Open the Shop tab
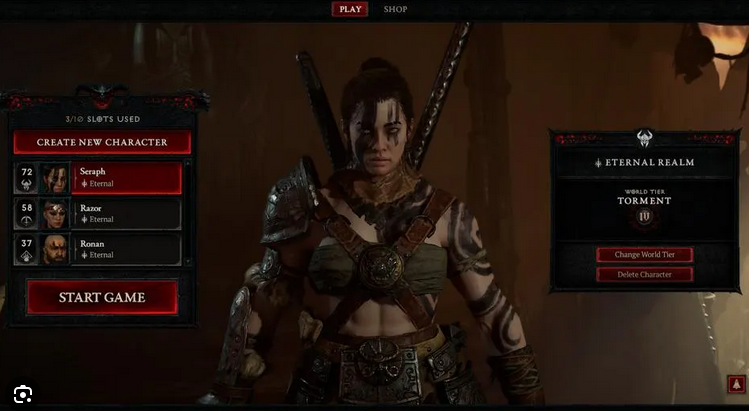Screen dimensions: 749x411 [x=396, y=9]
